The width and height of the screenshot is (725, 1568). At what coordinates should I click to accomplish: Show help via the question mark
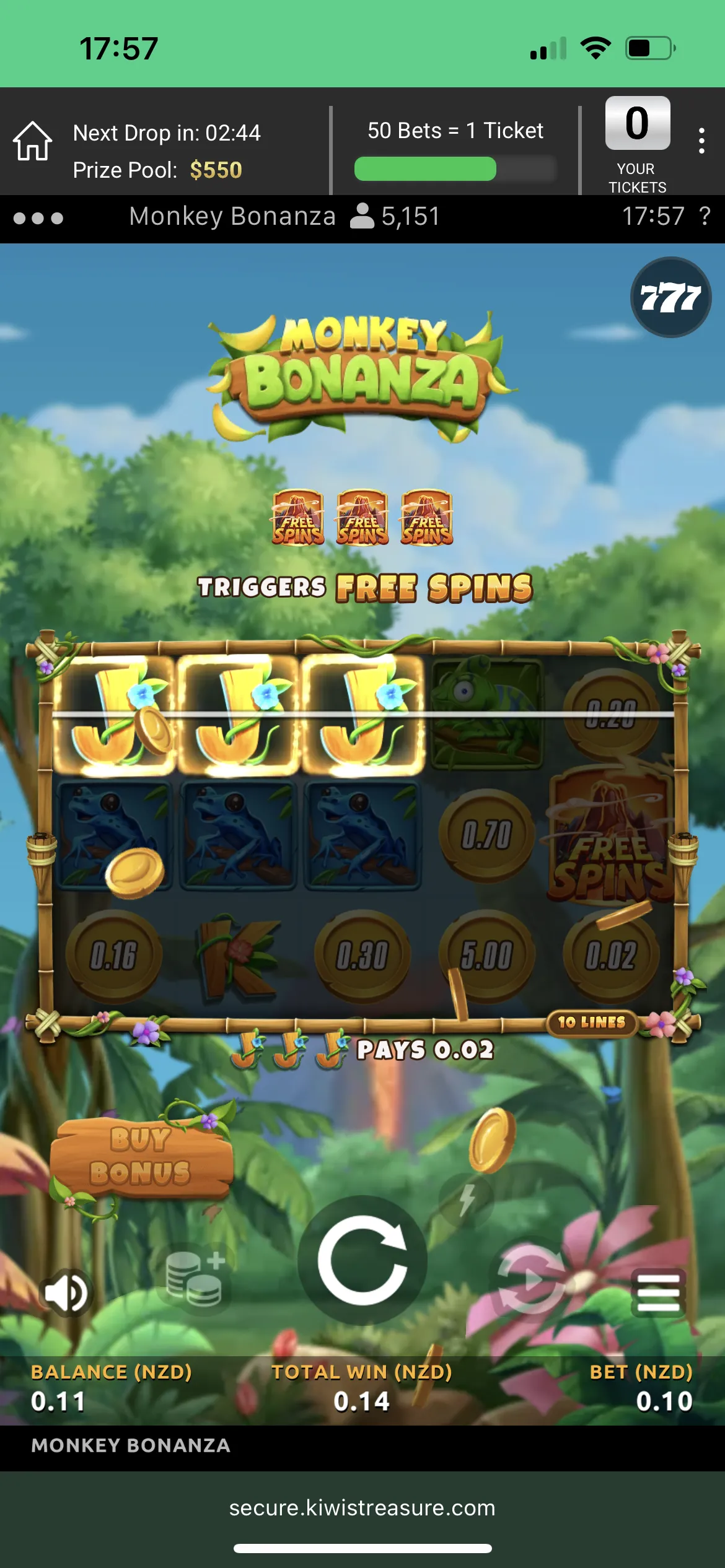(x=705, y=217)
